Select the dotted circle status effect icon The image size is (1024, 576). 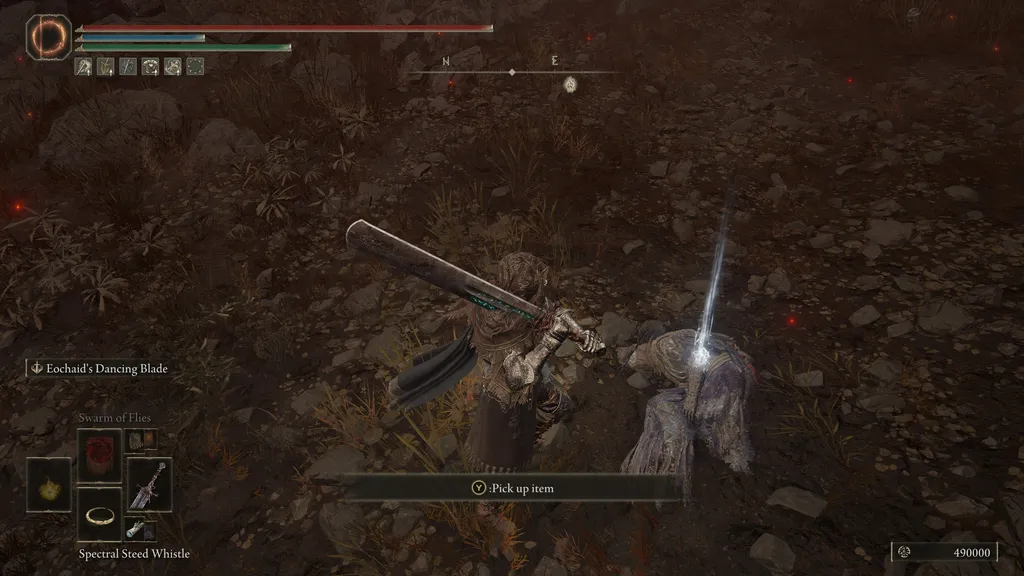click(x=196, y=67)
